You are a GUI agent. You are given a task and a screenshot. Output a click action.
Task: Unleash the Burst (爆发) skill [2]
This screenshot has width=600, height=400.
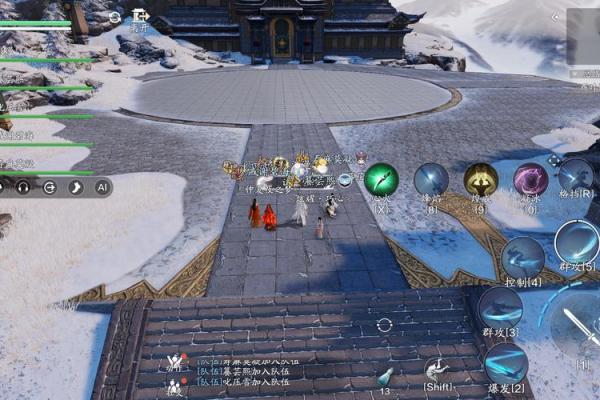tap(507, 364)
